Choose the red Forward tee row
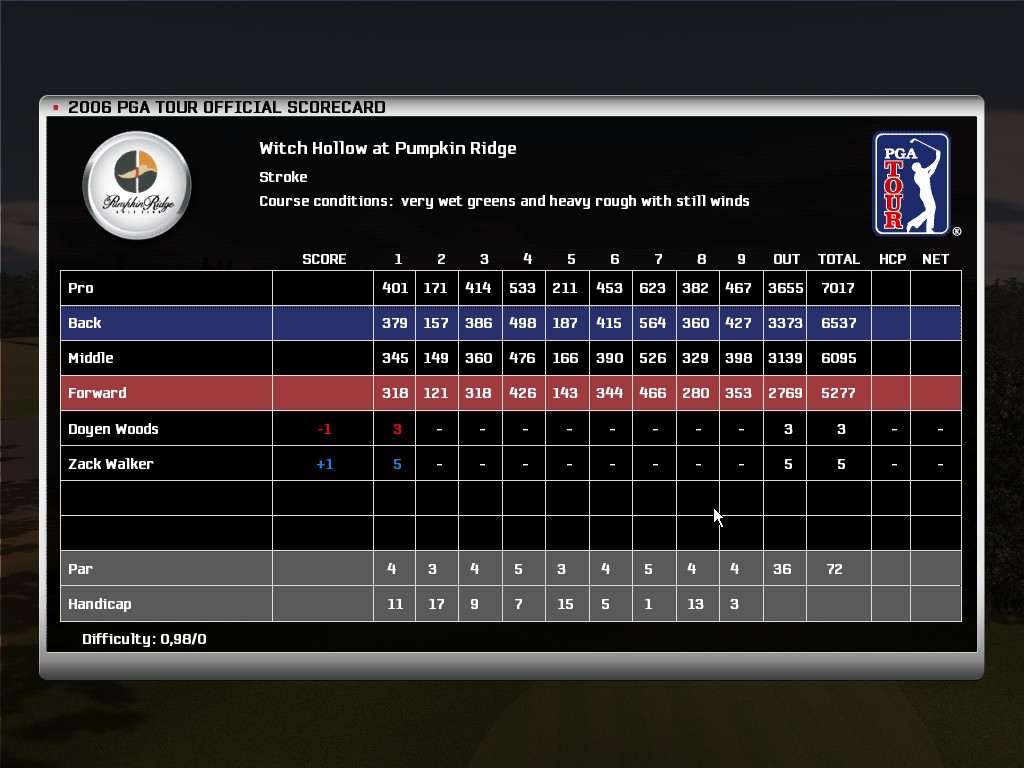This screenshot has width=1024, height=768. [97, 393]
